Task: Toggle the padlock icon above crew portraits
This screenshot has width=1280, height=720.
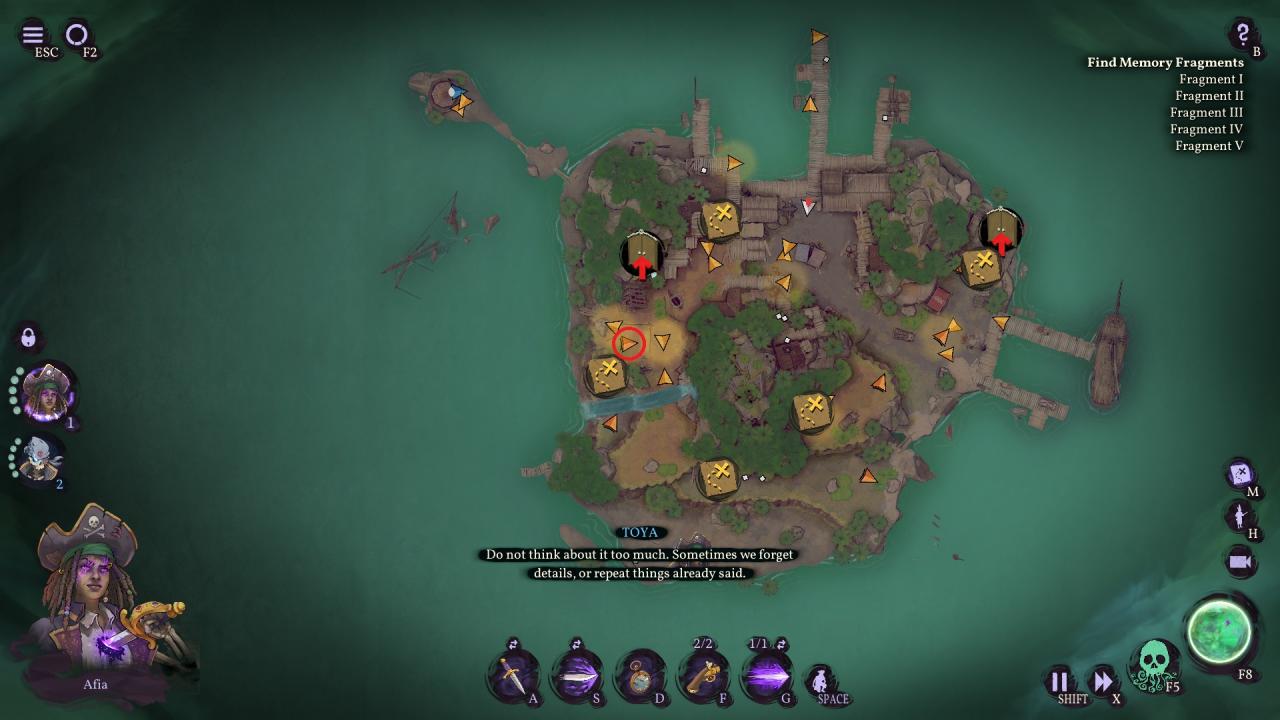Action: point(28,337)
